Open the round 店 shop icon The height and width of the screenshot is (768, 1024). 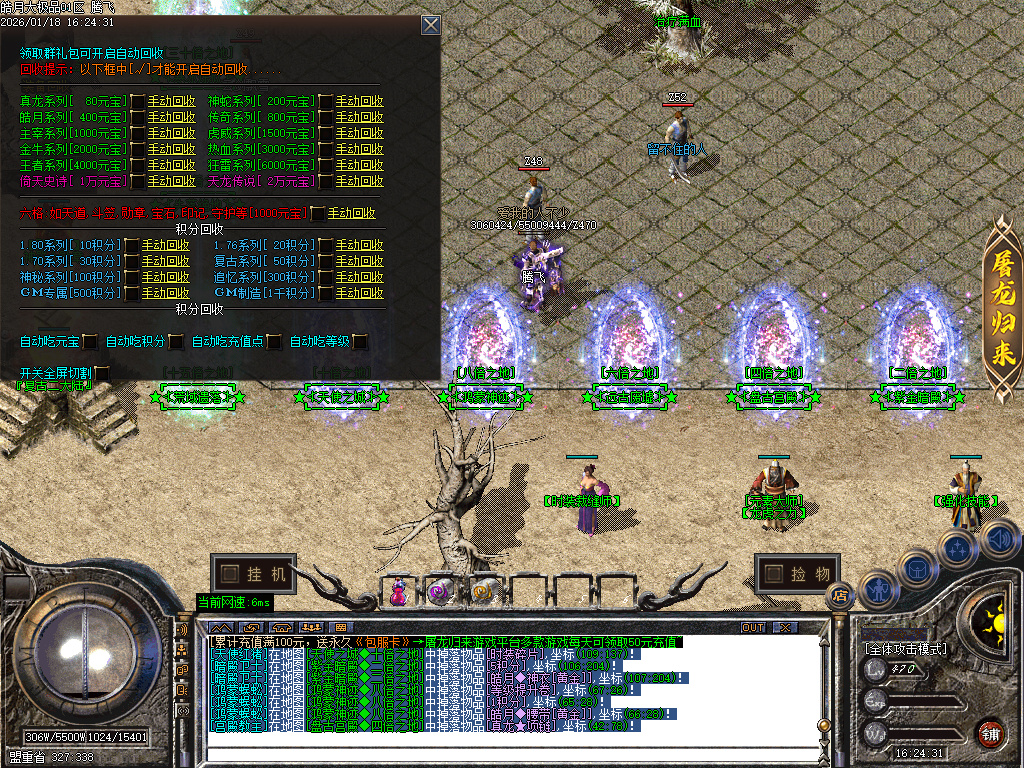click(x=839, y=596)
